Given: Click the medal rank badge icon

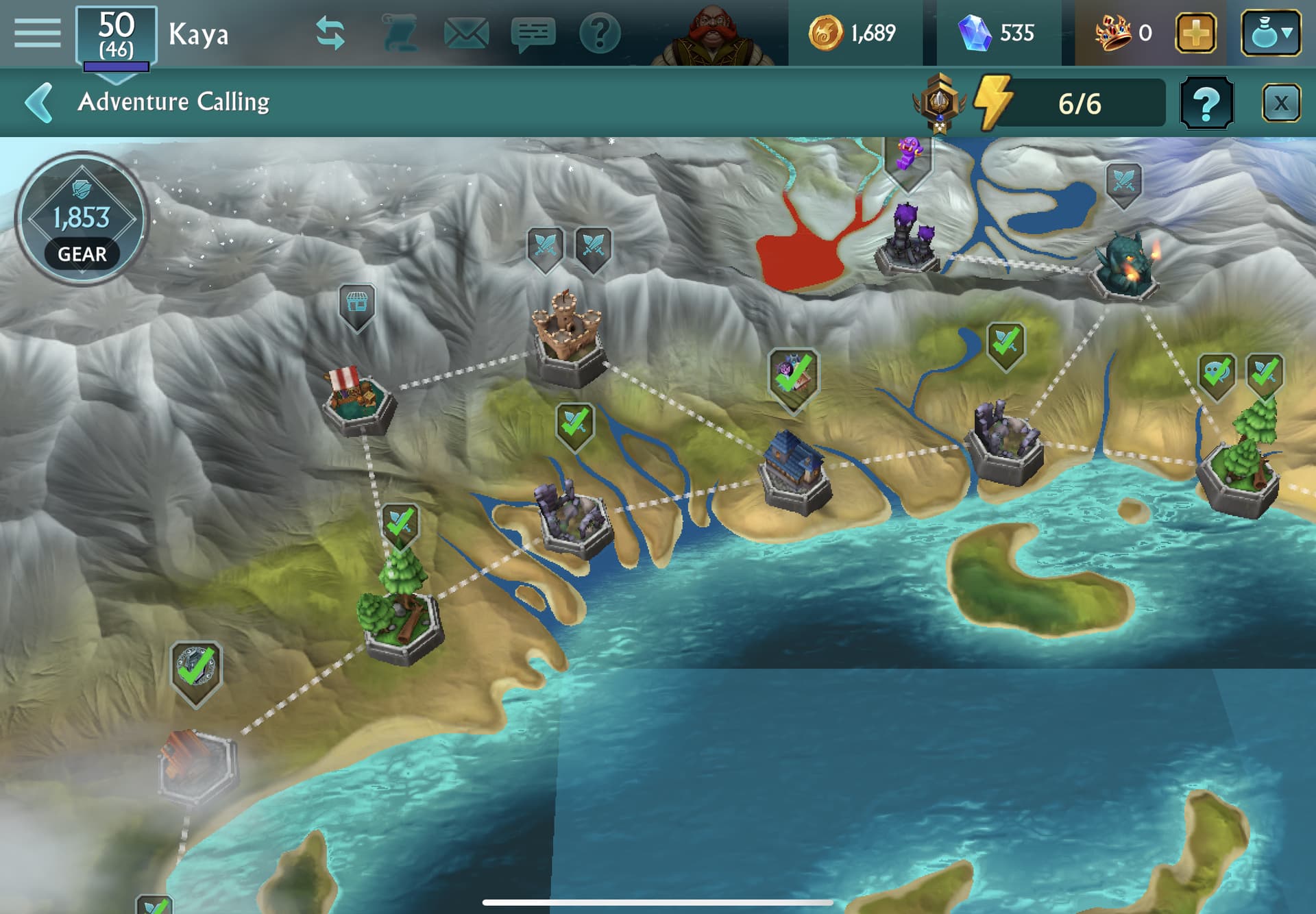Looking at the screenshot, I should click(939, 103).
